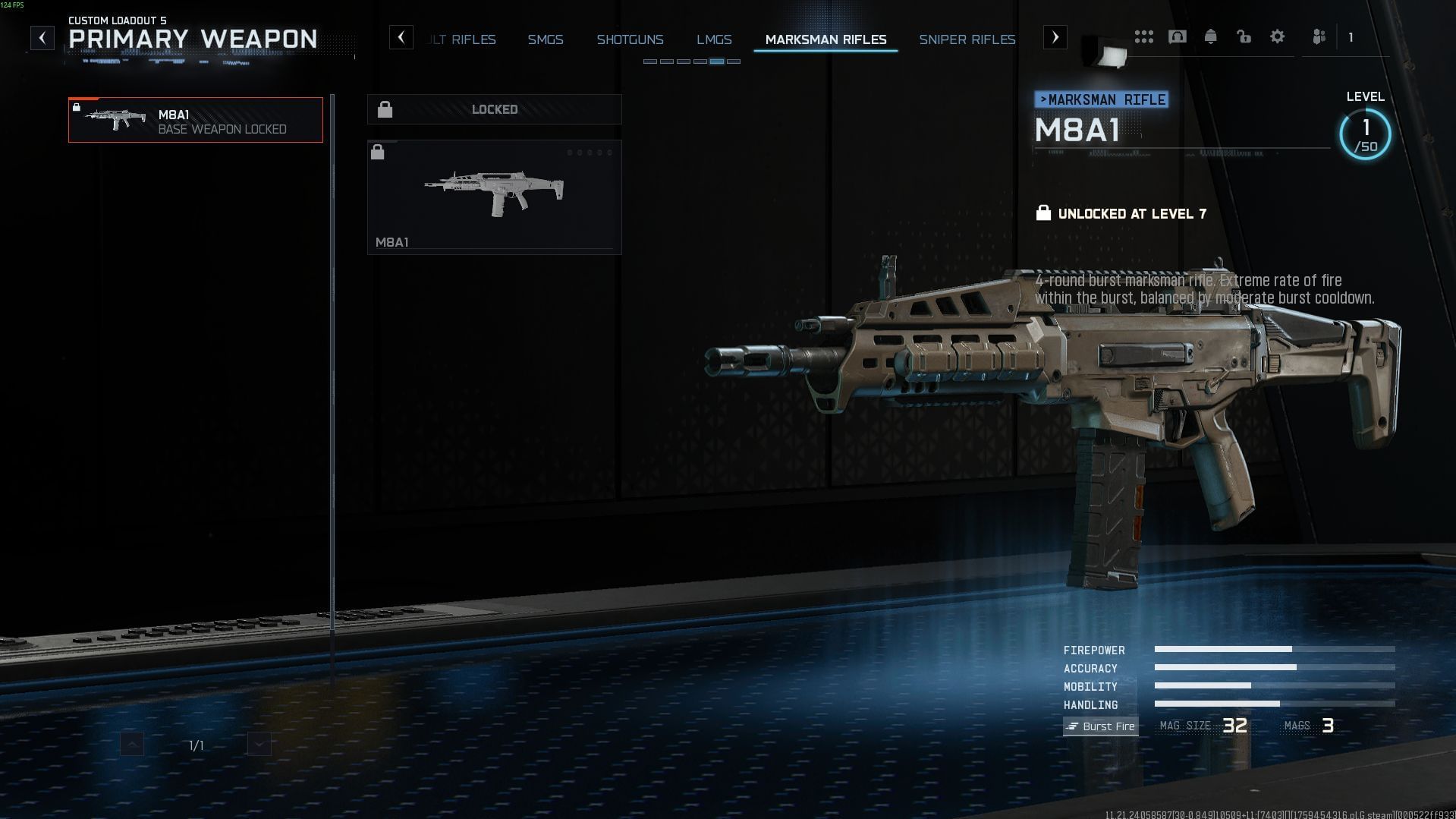Show the LMGs weapon list
Screen dimensions: 1456x819
tap(714, 39)
